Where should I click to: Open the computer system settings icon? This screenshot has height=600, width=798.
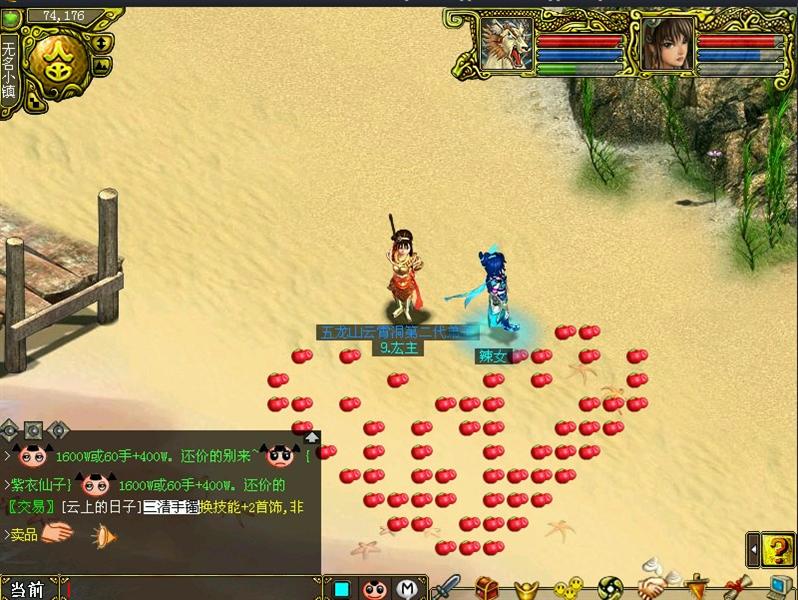click(x=778, y=586)
